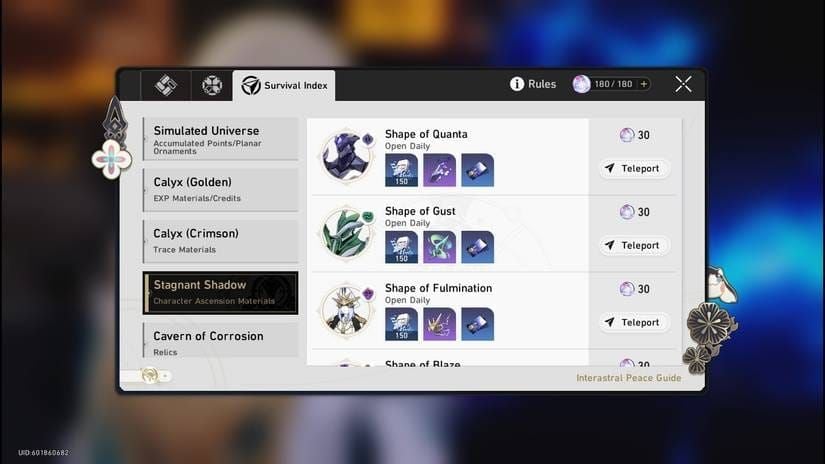The image size is (825, 464).
Task: Choose Simulated Universe category
Action: [220, 138]
